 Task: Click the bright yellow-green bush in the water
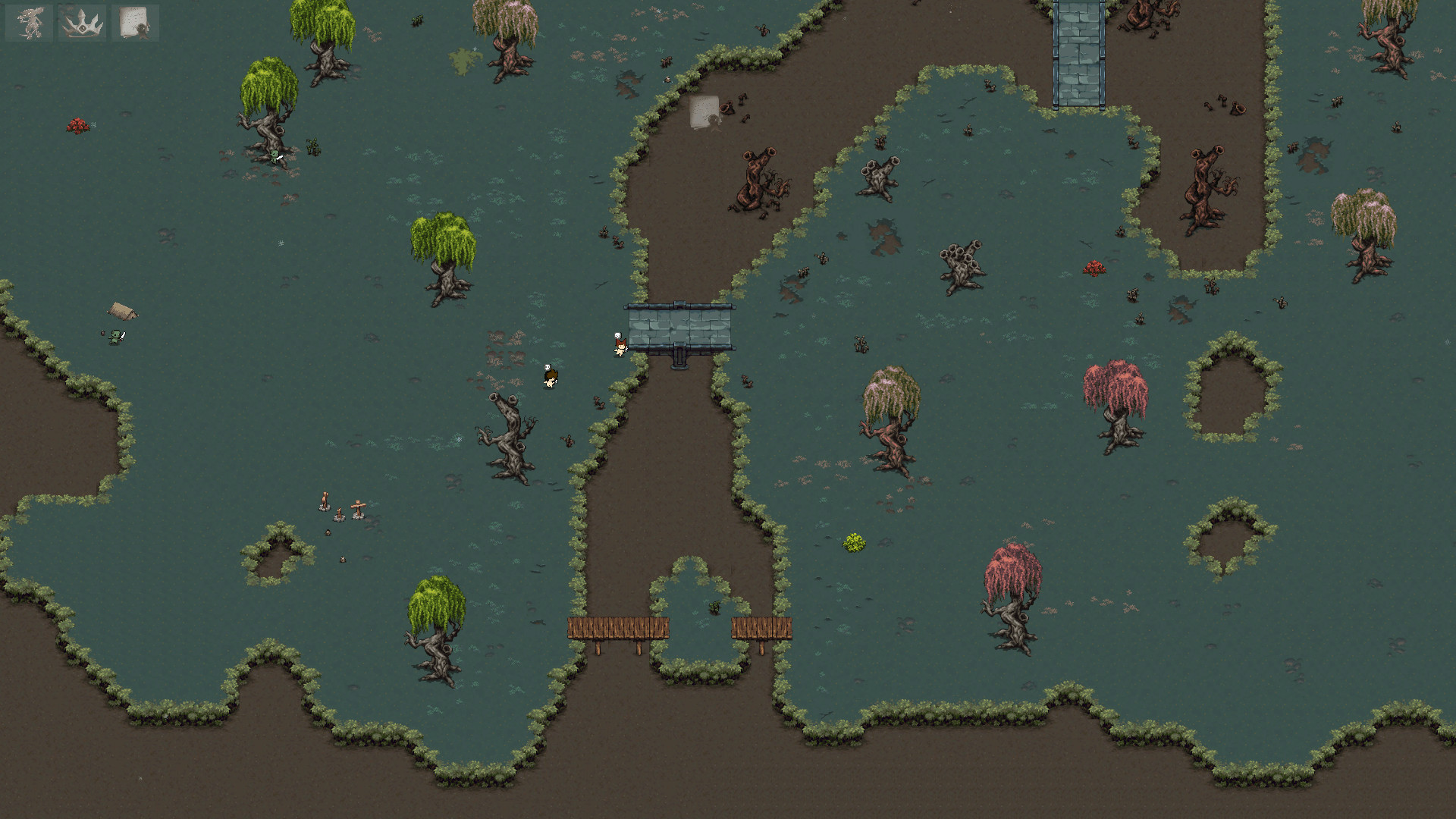coord(855,543)
